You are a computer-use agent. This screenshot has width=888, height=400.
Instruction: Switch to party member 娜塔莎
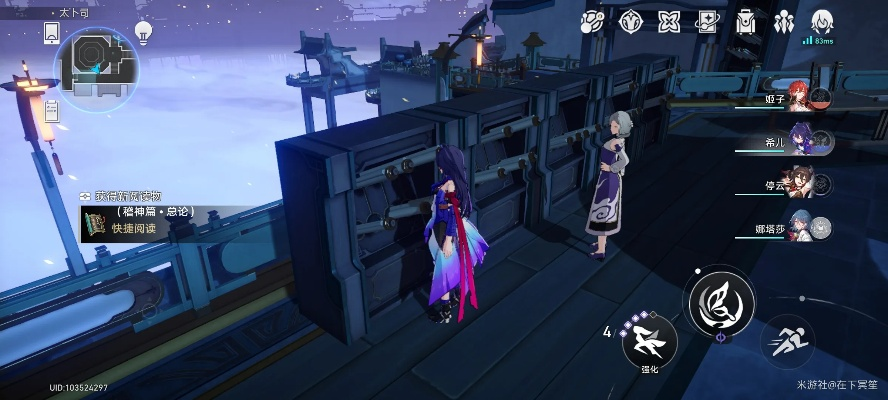800,228
